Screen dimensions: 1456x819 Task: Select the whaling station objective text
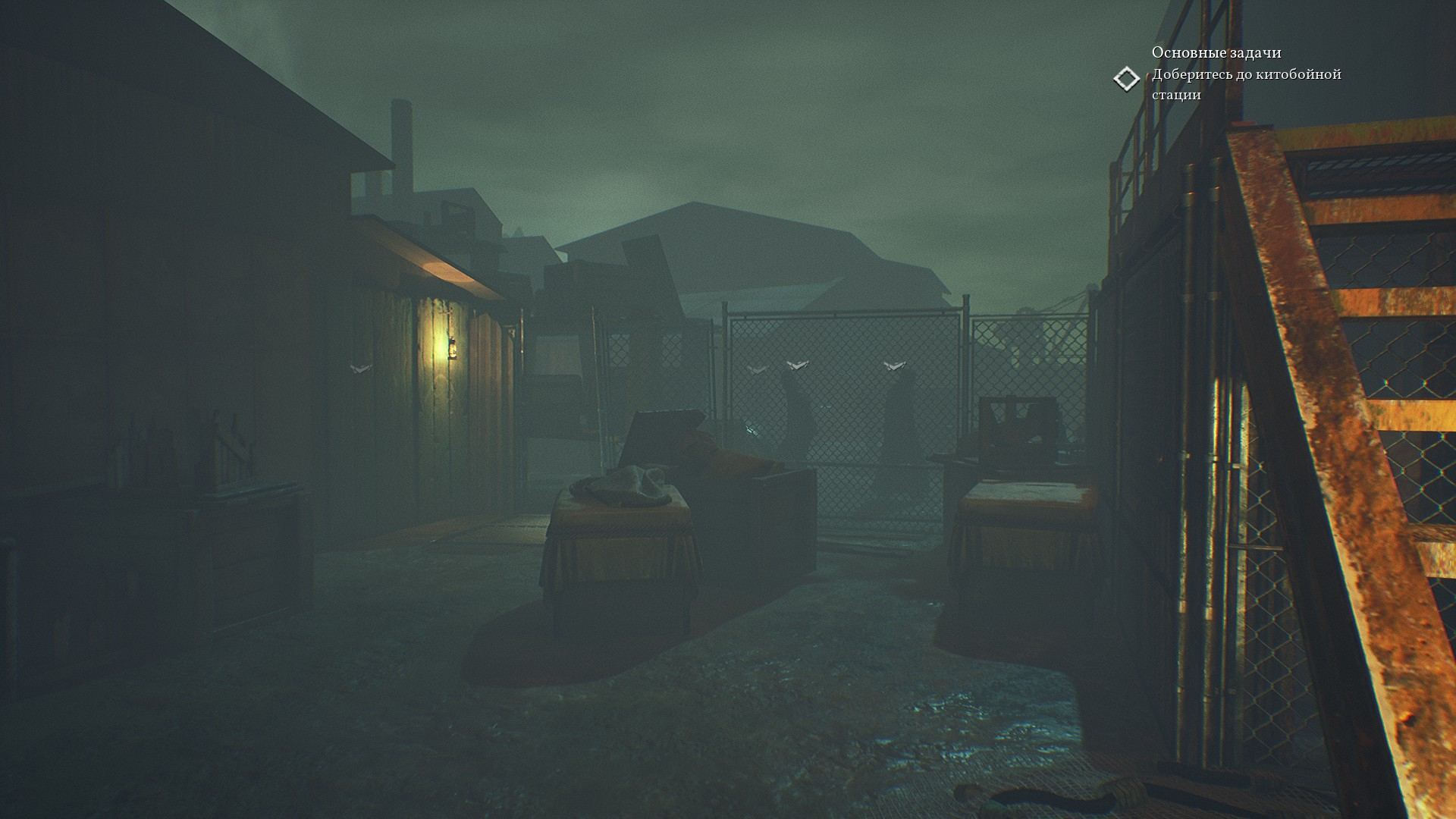point(1246,84)
